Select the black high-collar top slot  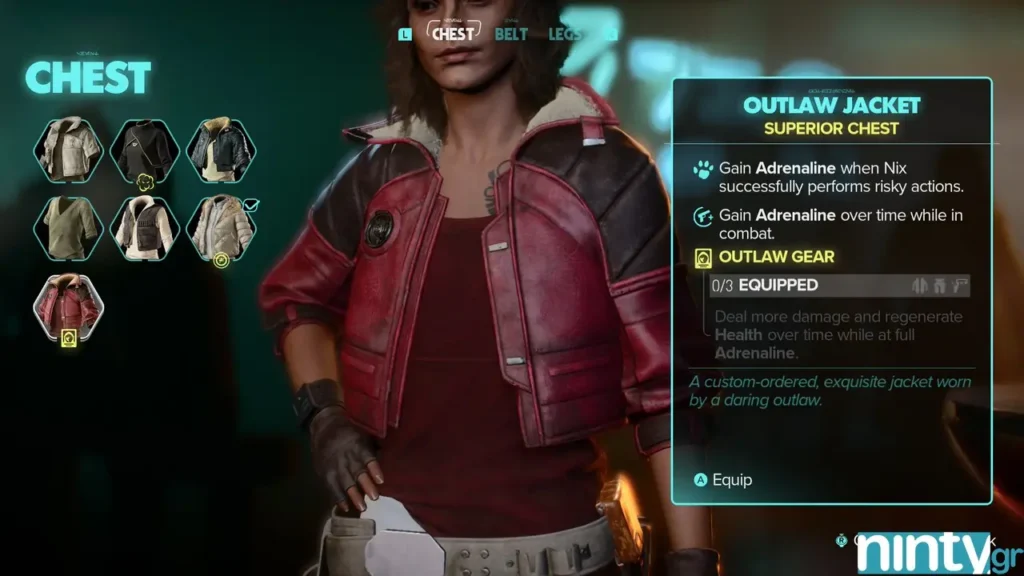point(144,149)
